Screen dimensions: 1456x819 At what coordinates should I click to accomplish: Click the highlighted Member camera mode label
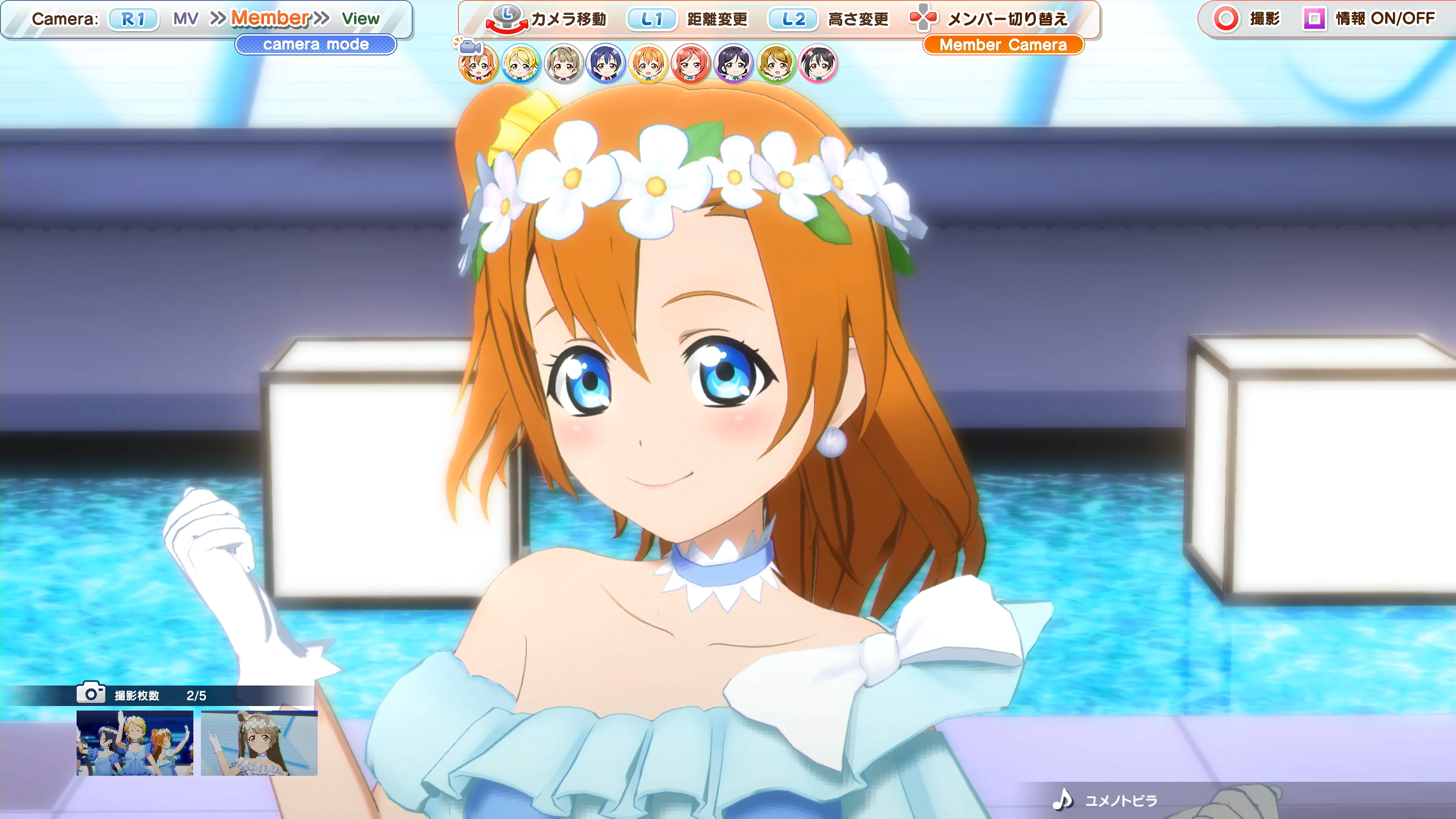pyautogui.click(x=270, y=19)
